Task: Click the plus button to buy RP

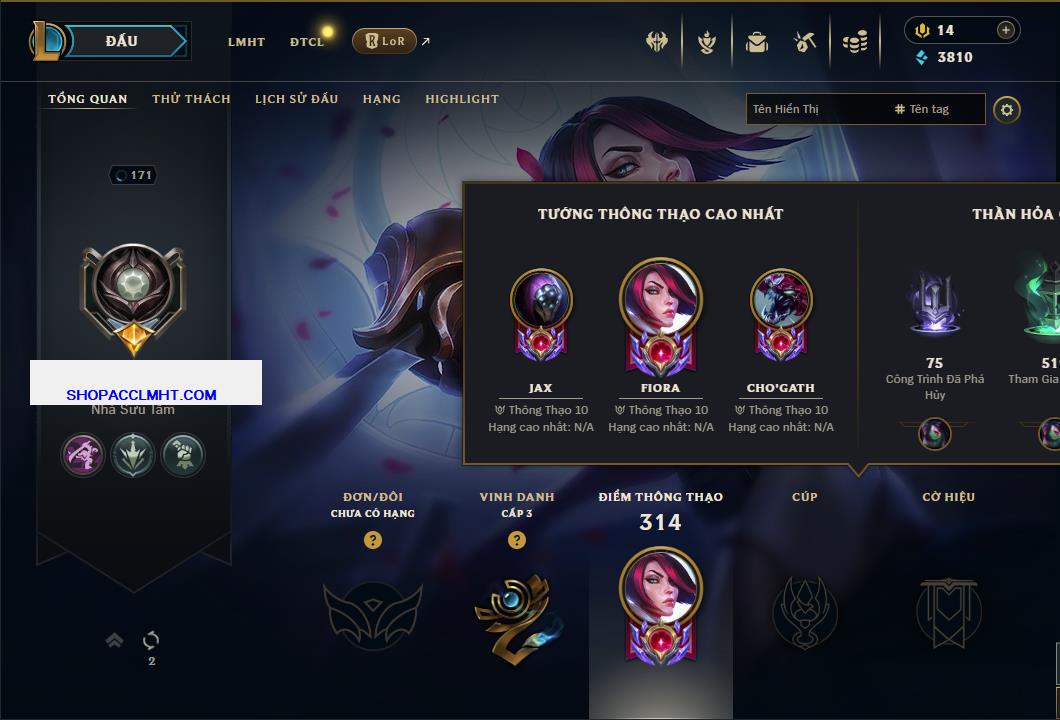Action: coord(1005,30)
